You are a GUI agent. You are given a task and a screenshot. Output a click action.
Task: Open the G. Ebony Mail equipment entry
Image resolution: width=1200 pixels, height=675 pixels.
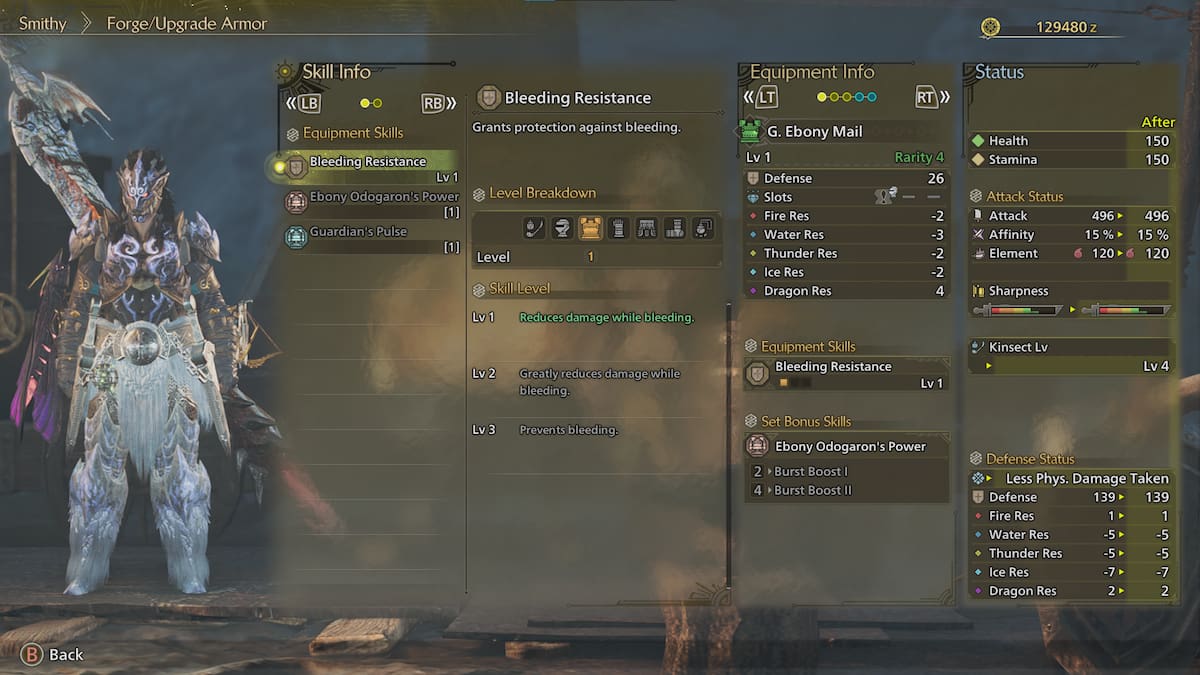click(814, 131)
